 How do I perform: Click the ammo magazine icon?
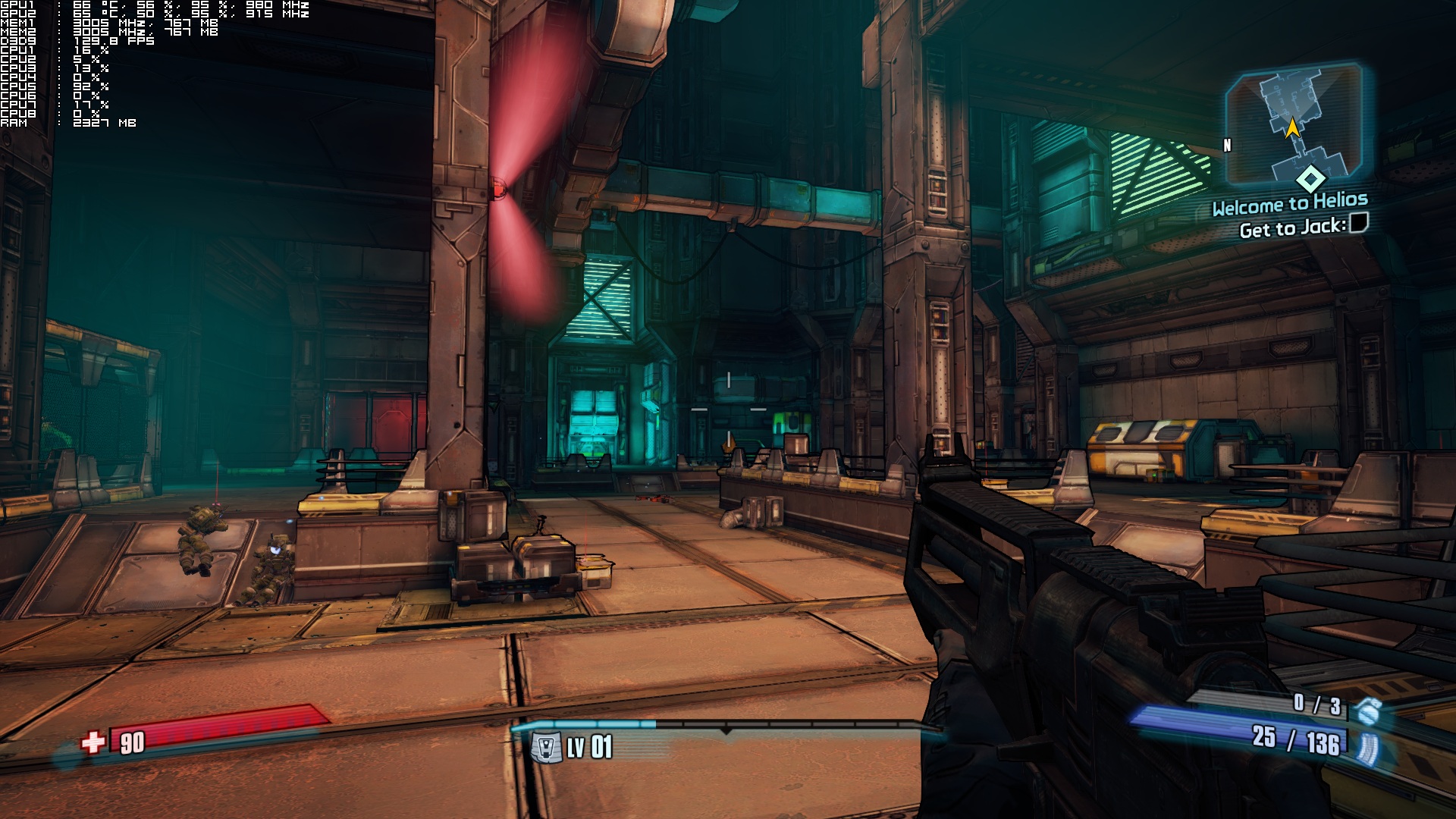coord(1368,748)
